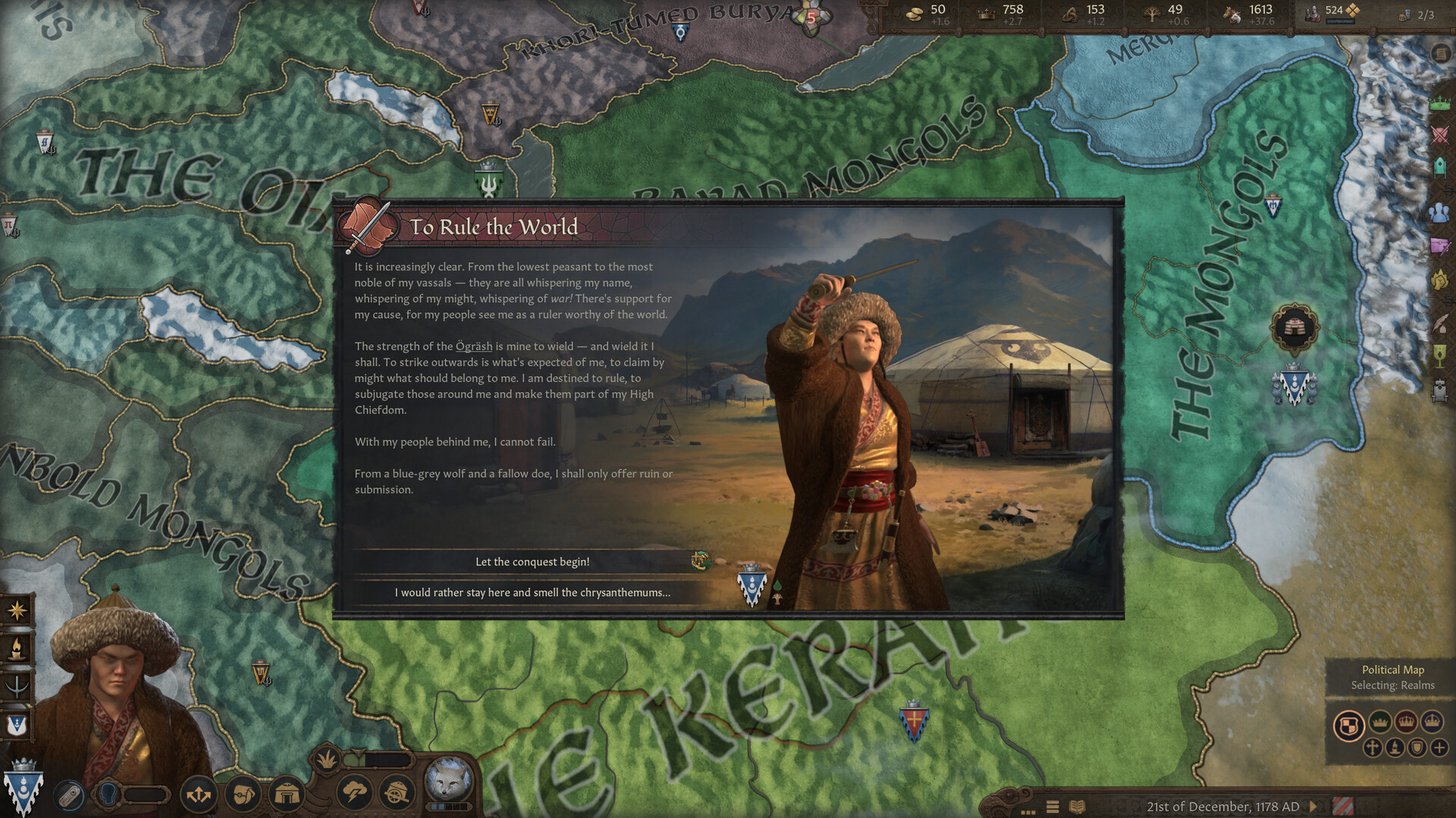
Task: Open the game menu hamburger icon
Action: pos(1053,806)
